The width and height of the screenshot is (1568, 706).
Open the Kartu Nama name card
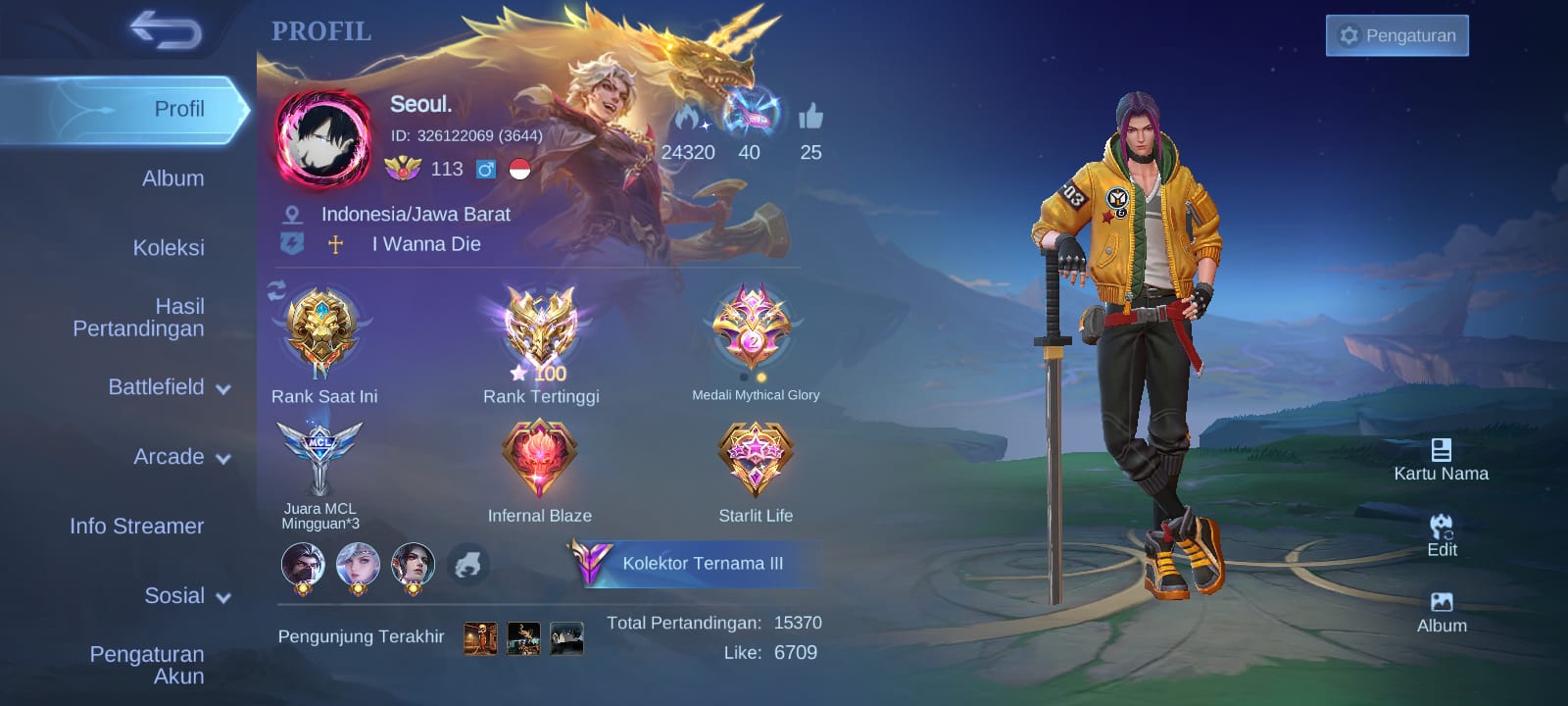(x=1441, y=459)
